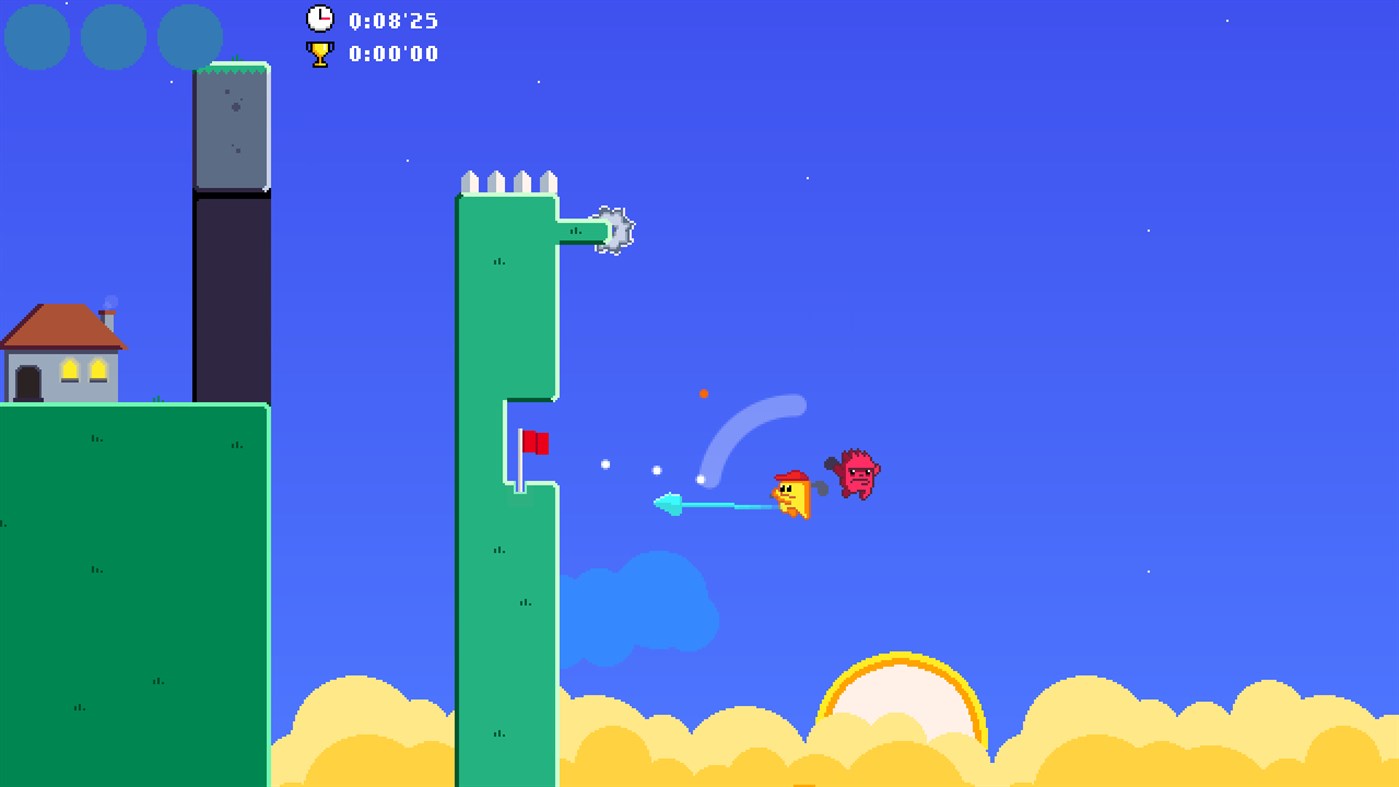Click the spinning saw blade obstacle
Viewport: 1399px width, 787px height.
click(x=614, y=228)
